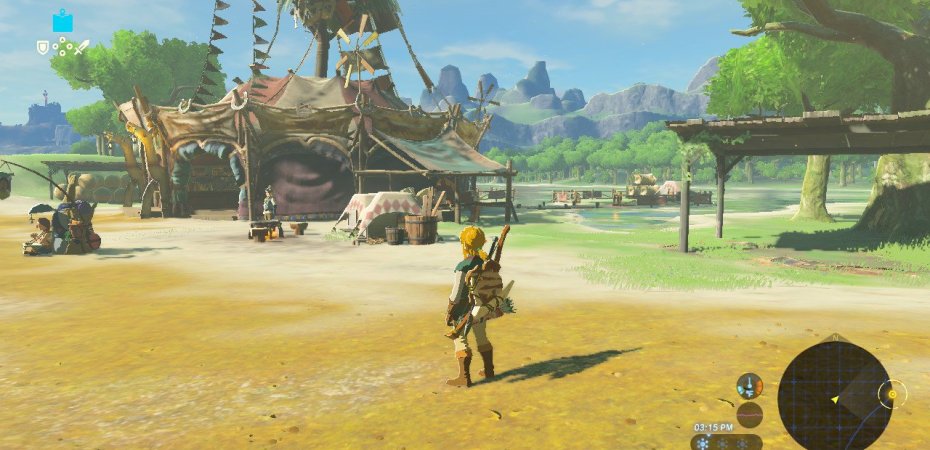Activate the blue rune icon
Image resolution: width=930 pixels, height=450 pixels.
coord(63,20)
